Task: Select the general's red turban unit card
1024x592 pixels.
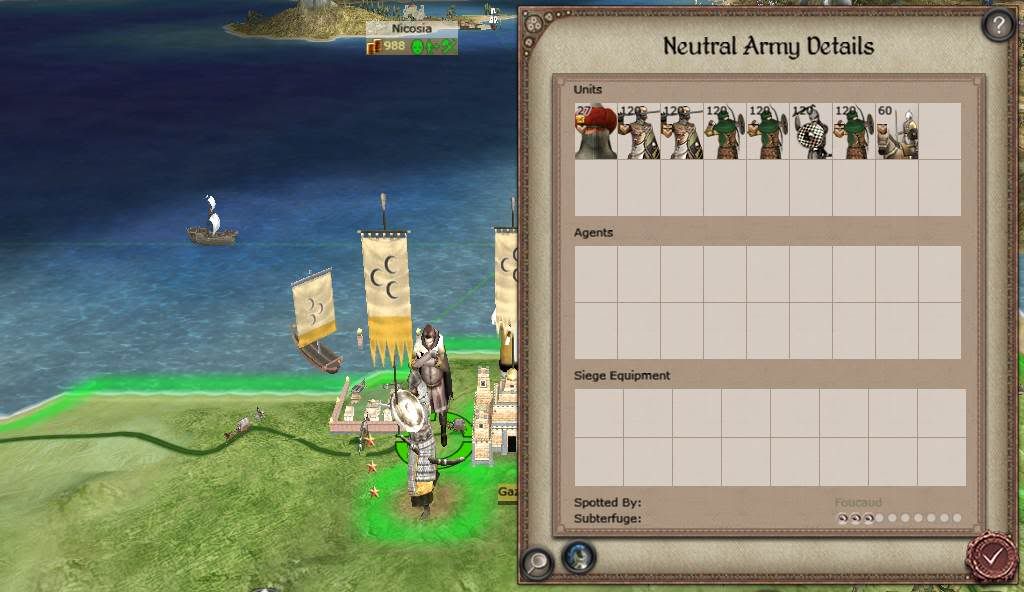Action: coord(595,132)
